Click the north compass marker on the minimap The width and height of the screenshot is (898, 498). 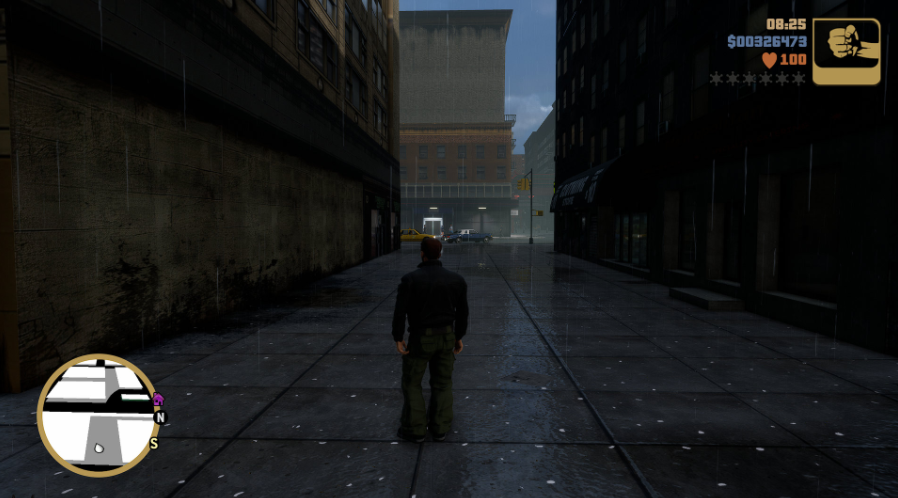160,417
